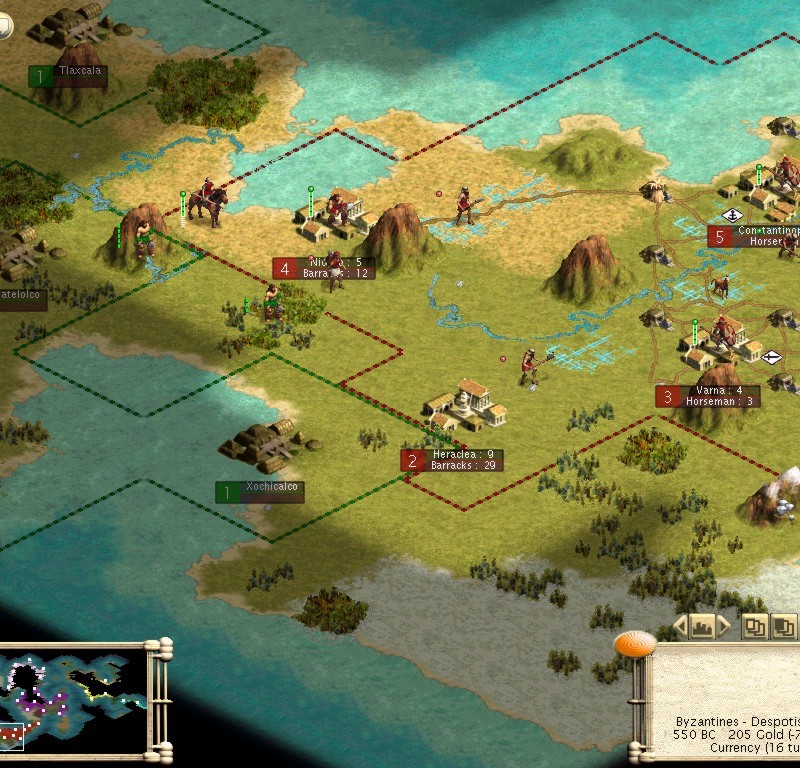Click the left arrow beside the city button

(680, 627)
